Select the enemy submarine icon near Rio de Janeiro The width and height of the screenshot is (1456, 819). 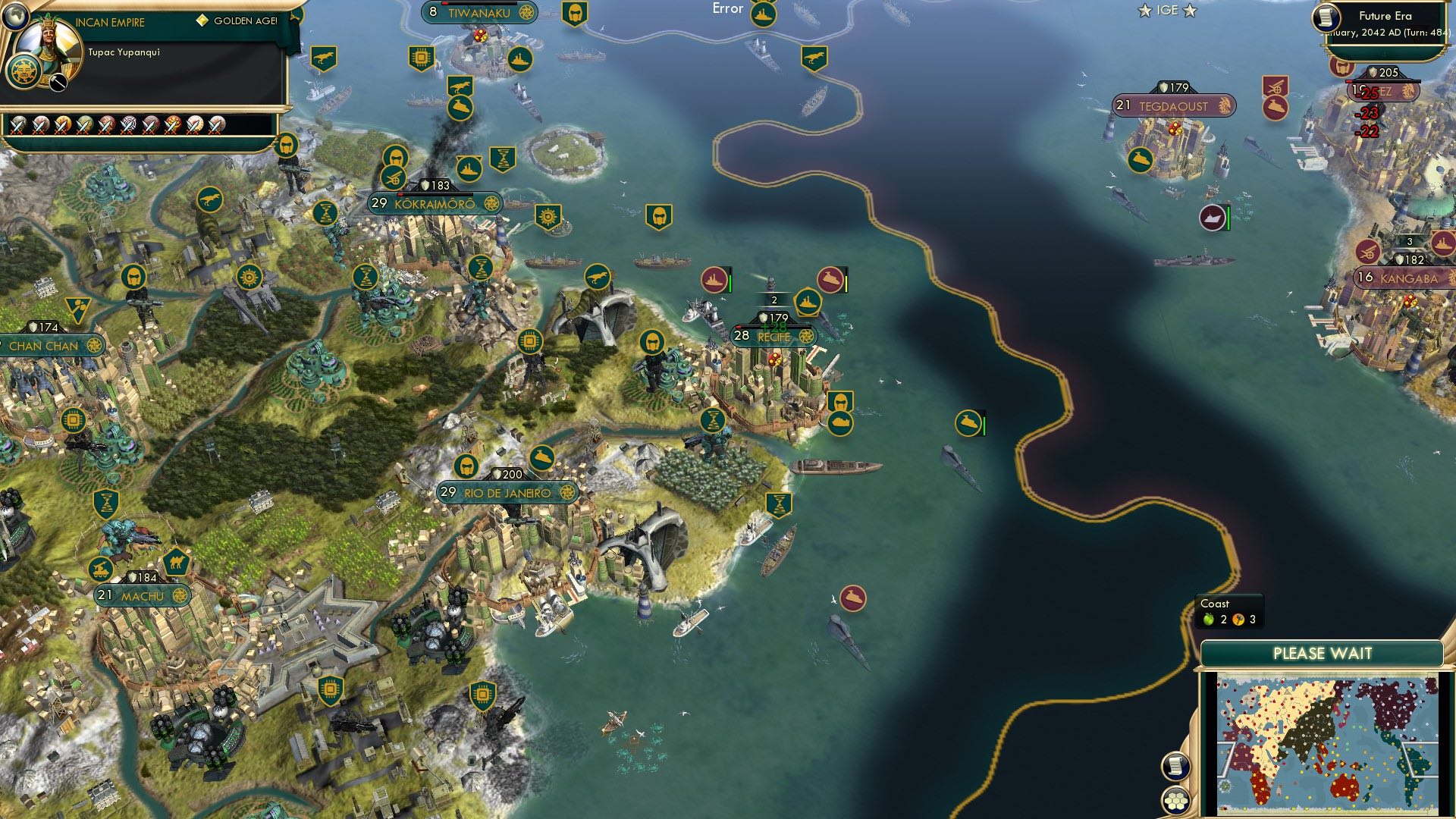point(853,598)
